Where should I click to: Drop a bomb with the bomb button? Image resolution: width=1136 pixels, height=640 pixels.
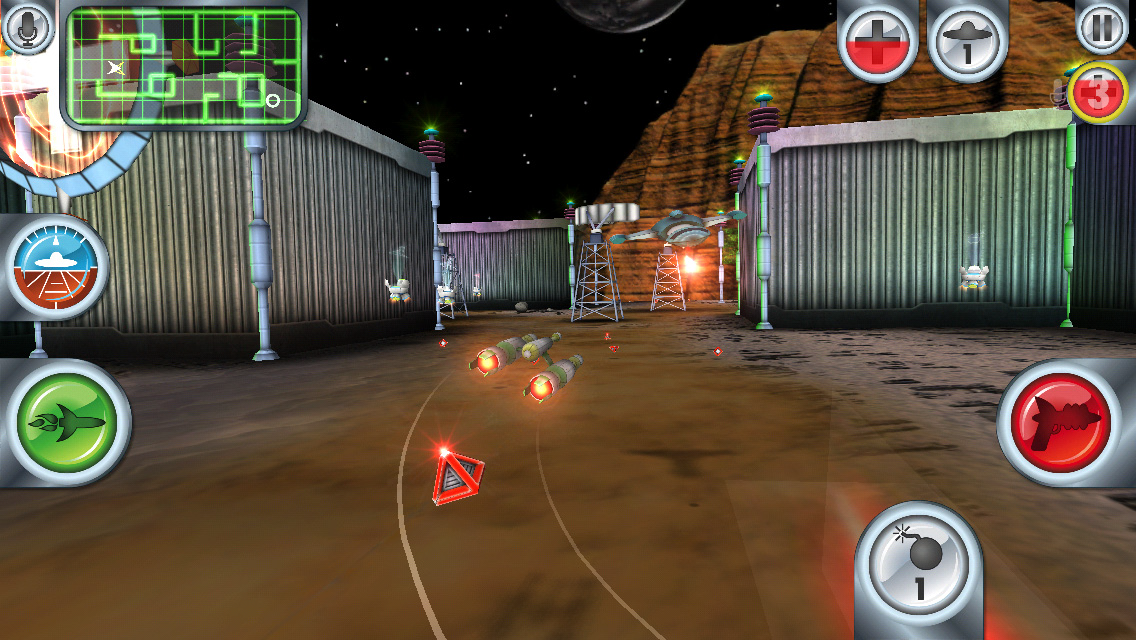coord(918,565)
